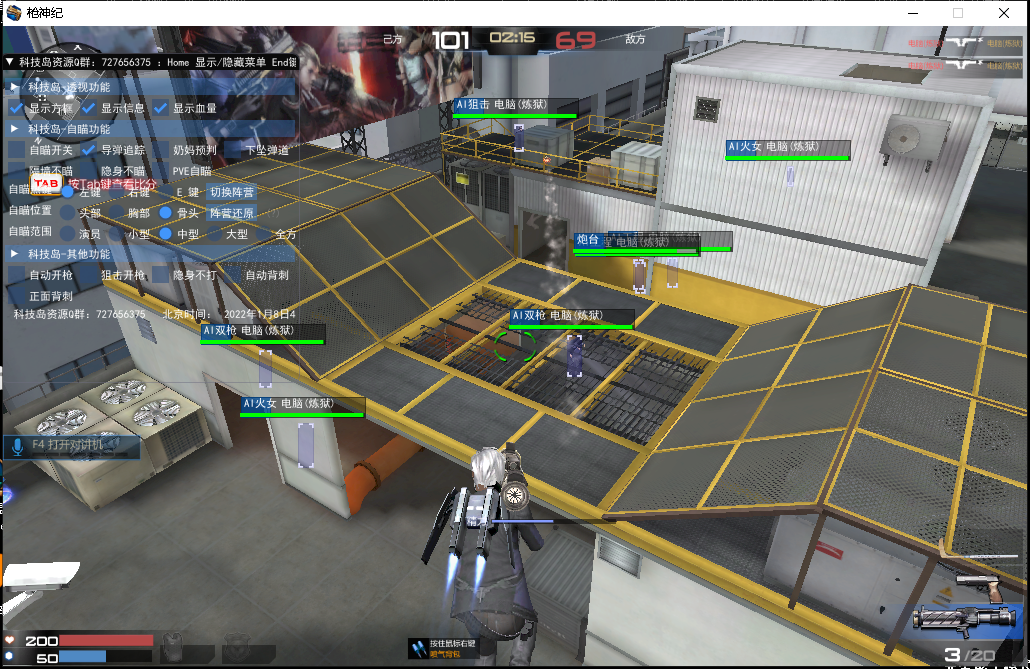This screenshot has width=1030, height=669.
Task: Click the 阵营还原 button
Action: pyautogui.click(x=231, y=213)
